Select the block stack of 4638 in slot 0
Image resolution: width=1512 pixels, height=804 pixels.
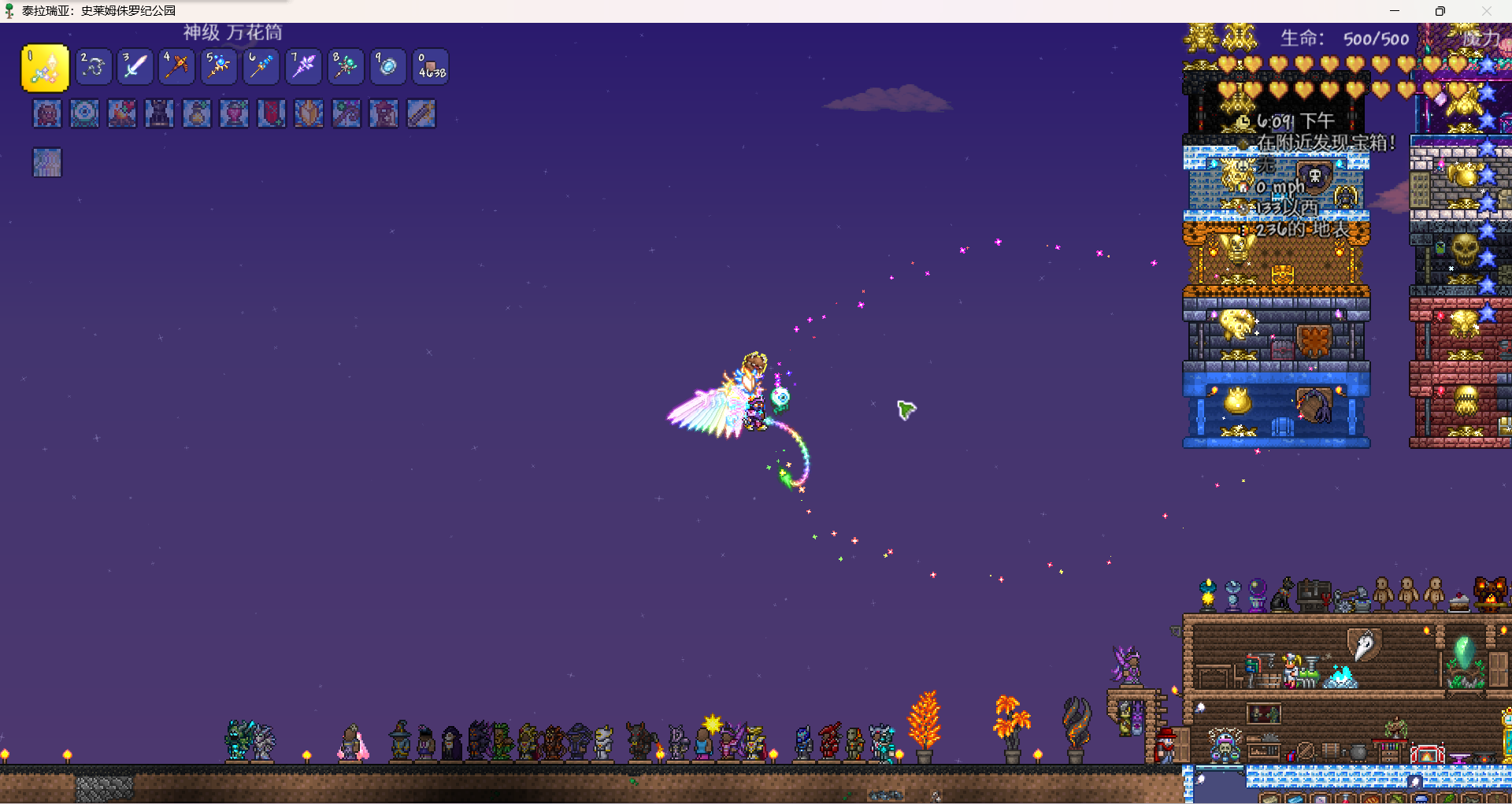point(430,67)
